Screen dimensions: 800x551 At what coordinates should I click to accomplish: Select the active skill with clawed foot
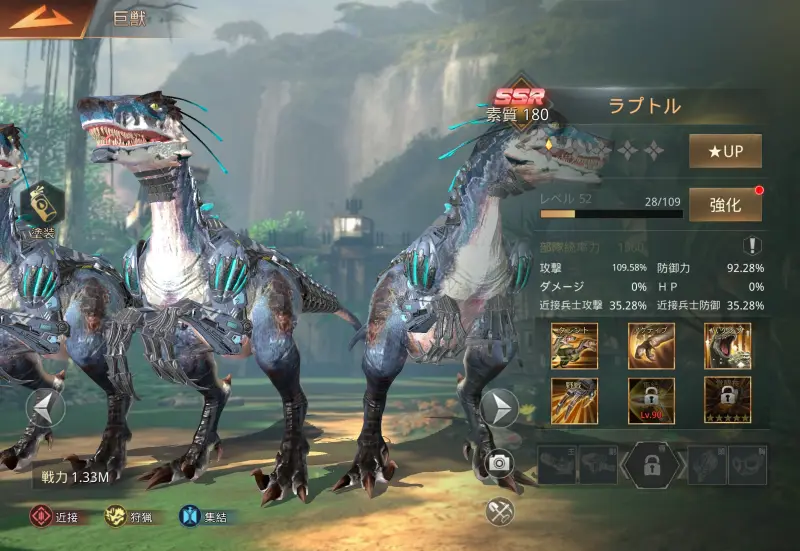[x=651, y=346]
